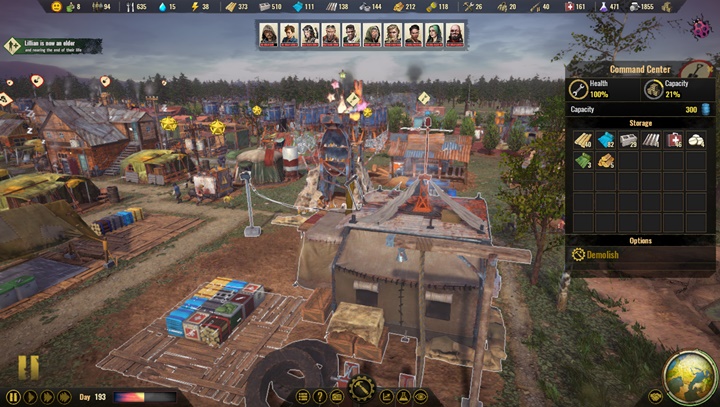Select the concrete blocks storage slot
This screenshot has width=720, height=407.
628,140
